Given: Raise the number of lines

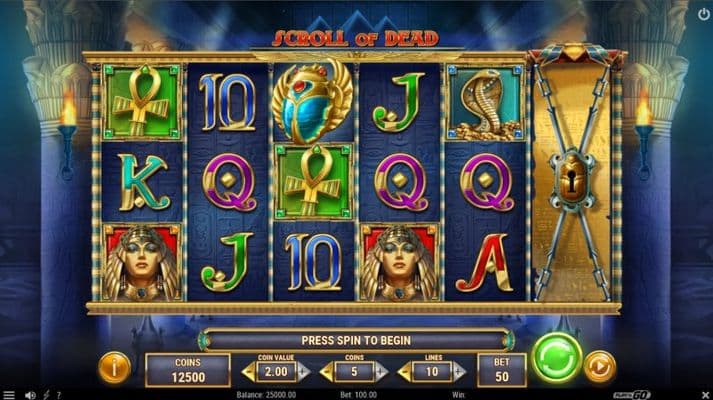Looking at the screenshot, I should tap(458, 372).
